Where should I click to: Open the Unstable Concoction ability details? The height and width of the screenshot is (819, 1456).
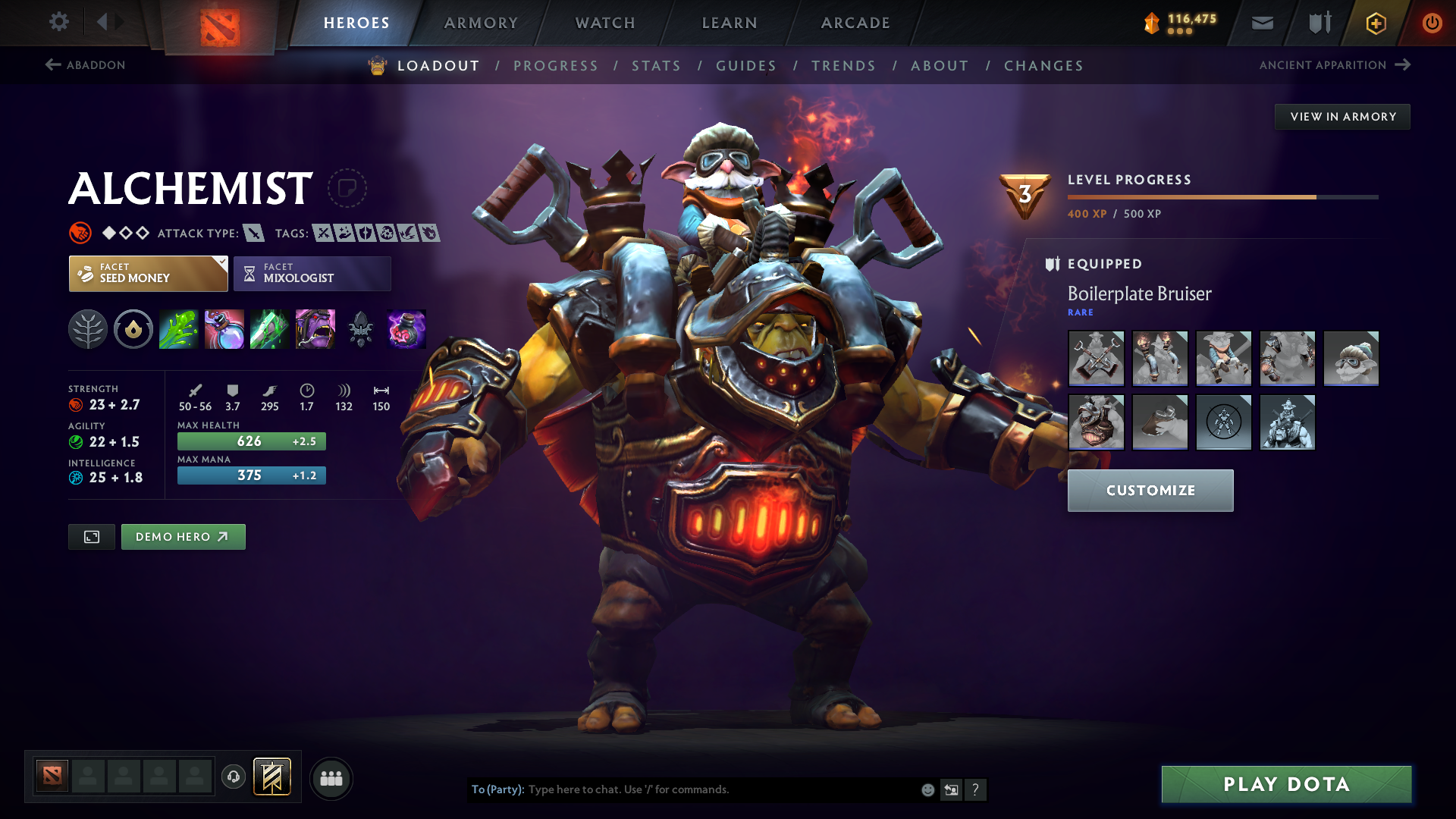(224, 328)
